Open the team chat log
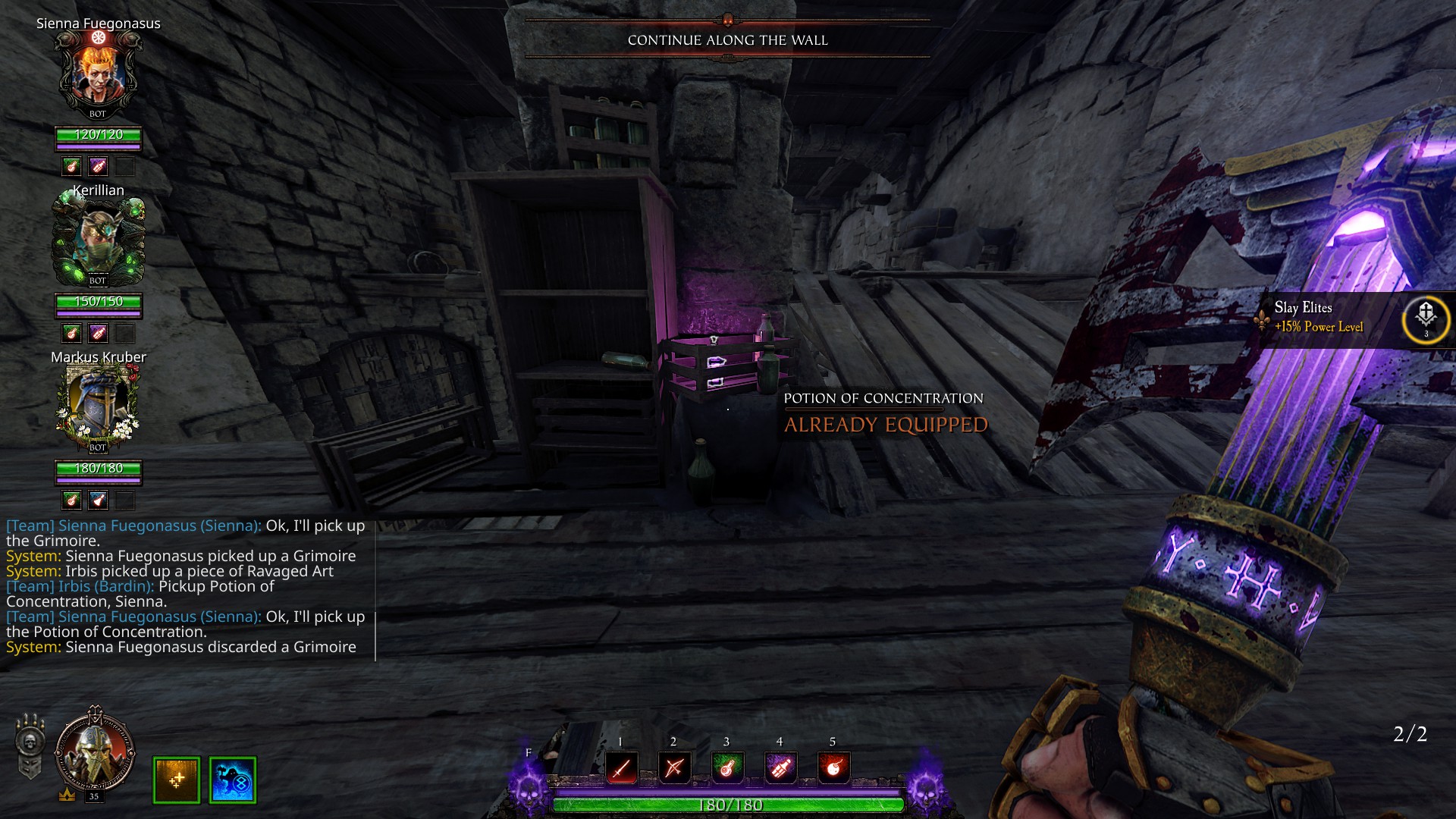The height and width of the screenshot is (819, 1456). 186,586
